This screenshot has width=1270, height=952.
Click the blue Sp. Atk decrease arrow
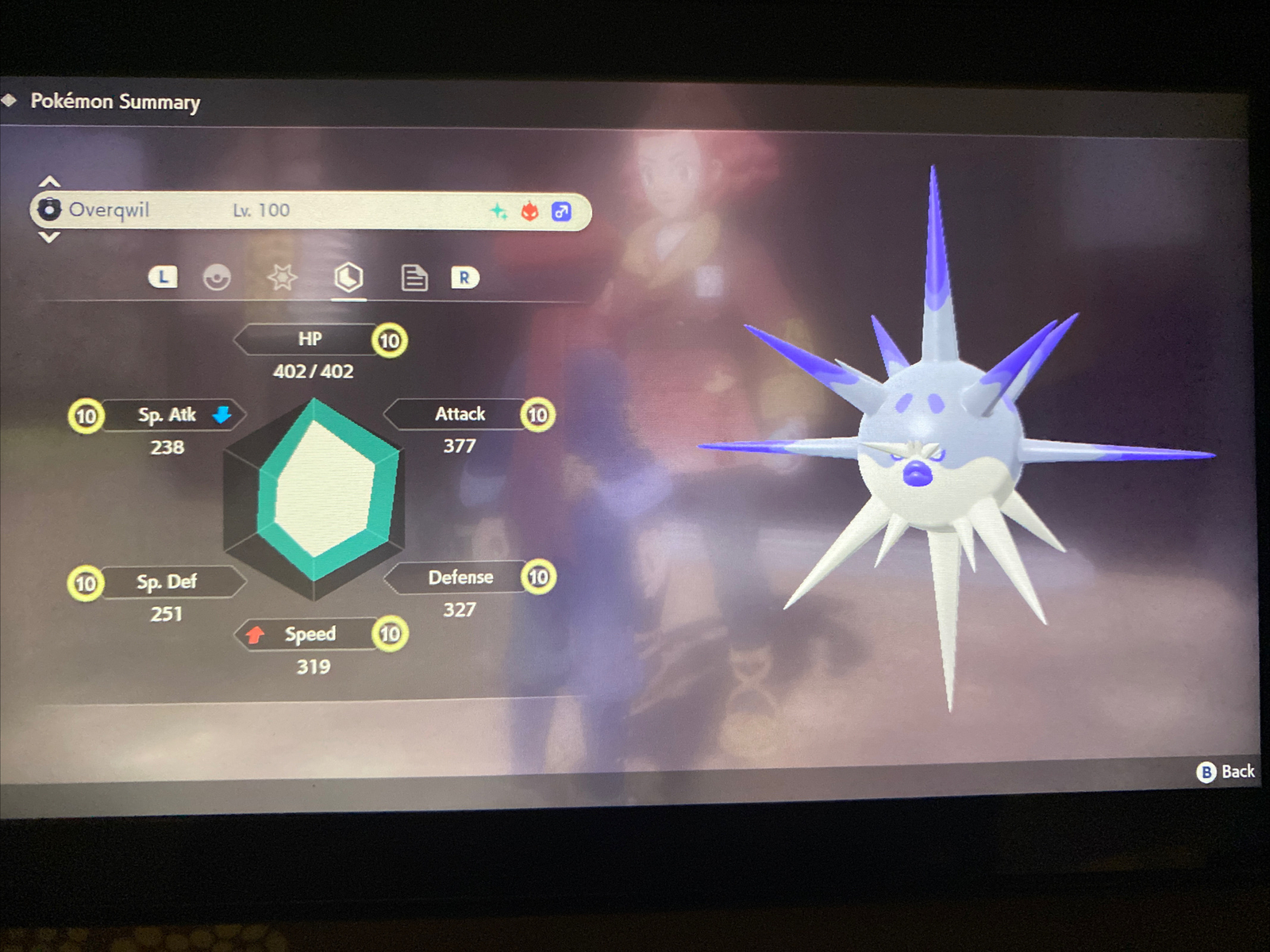coord(222,414)
